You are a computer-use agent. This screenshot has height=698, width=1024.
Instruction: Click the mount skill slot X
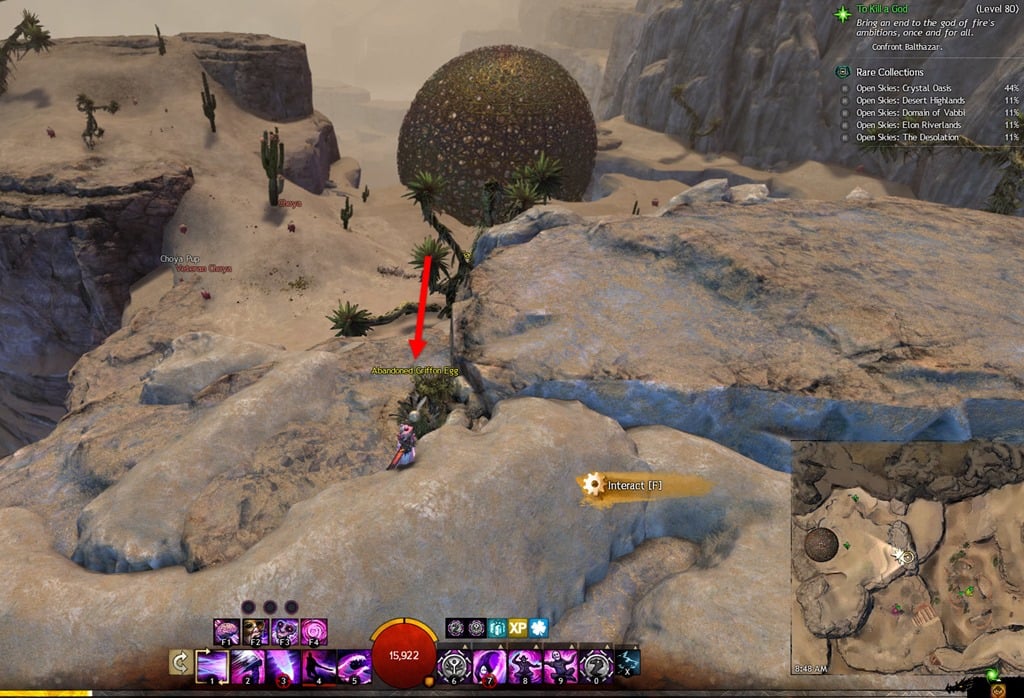coord(628,663)
